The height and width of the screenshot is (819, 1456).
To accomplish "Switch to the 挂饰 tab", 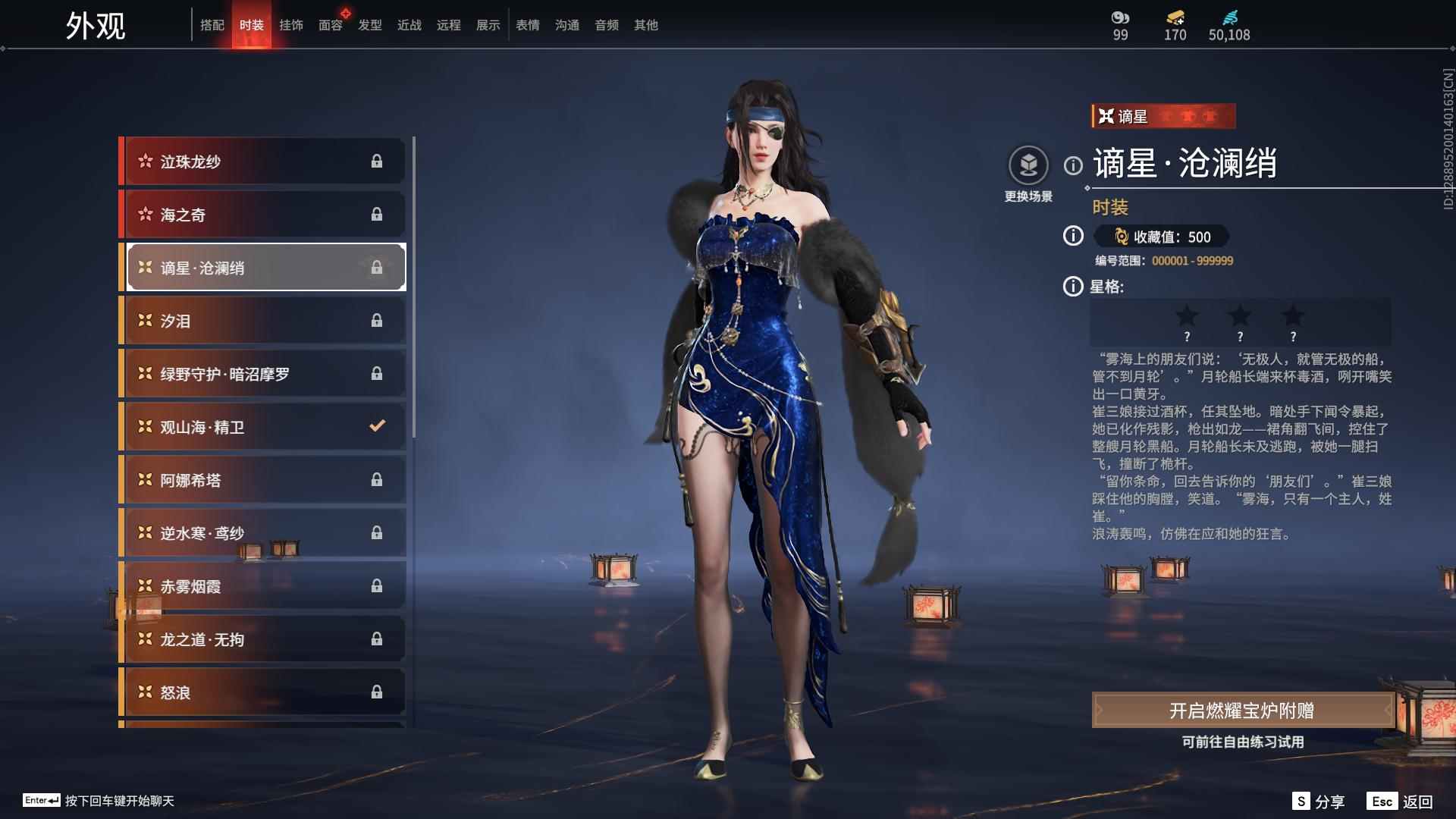I will [290, 24].
